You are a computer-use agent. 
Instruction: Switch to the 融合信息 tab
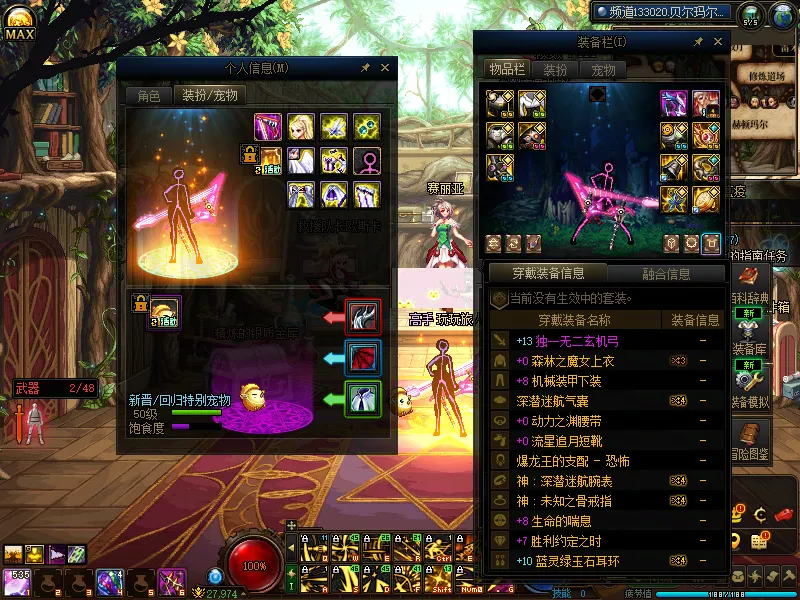[664, 273]
